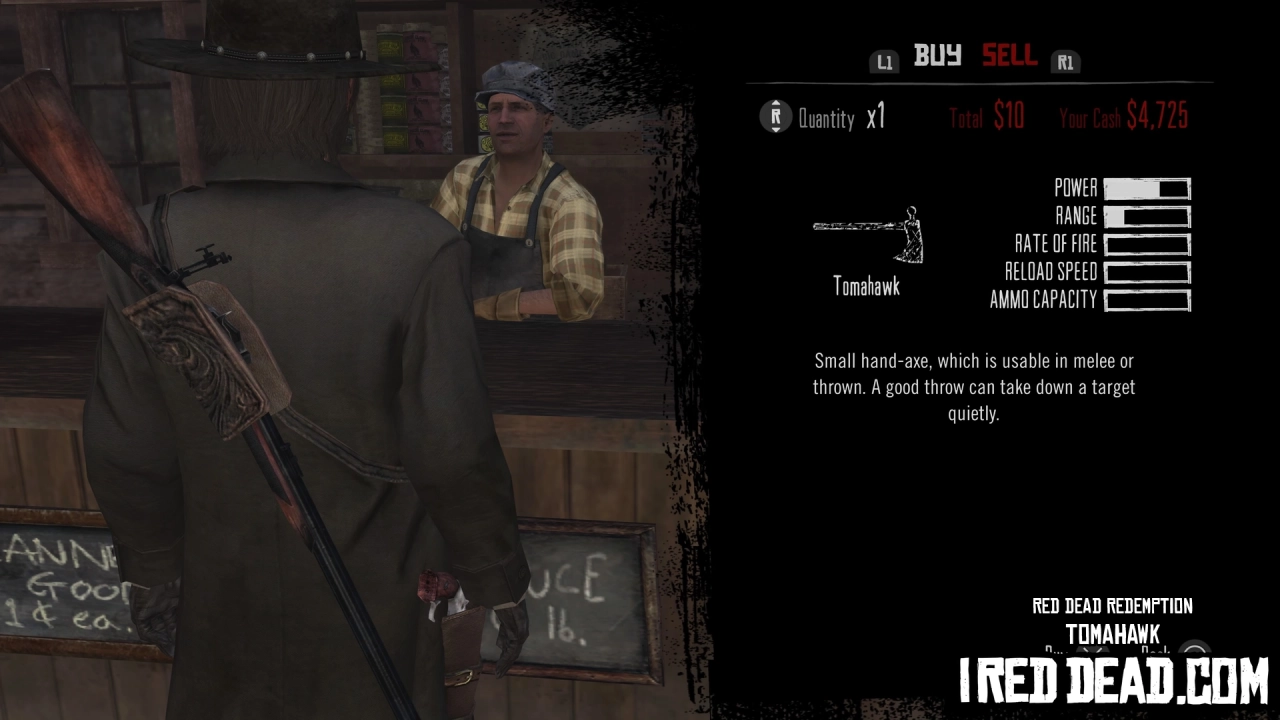1280x720 pixels.
Task: Click the RATE OF FIRE stat bar
Action: pos(1145,244)
